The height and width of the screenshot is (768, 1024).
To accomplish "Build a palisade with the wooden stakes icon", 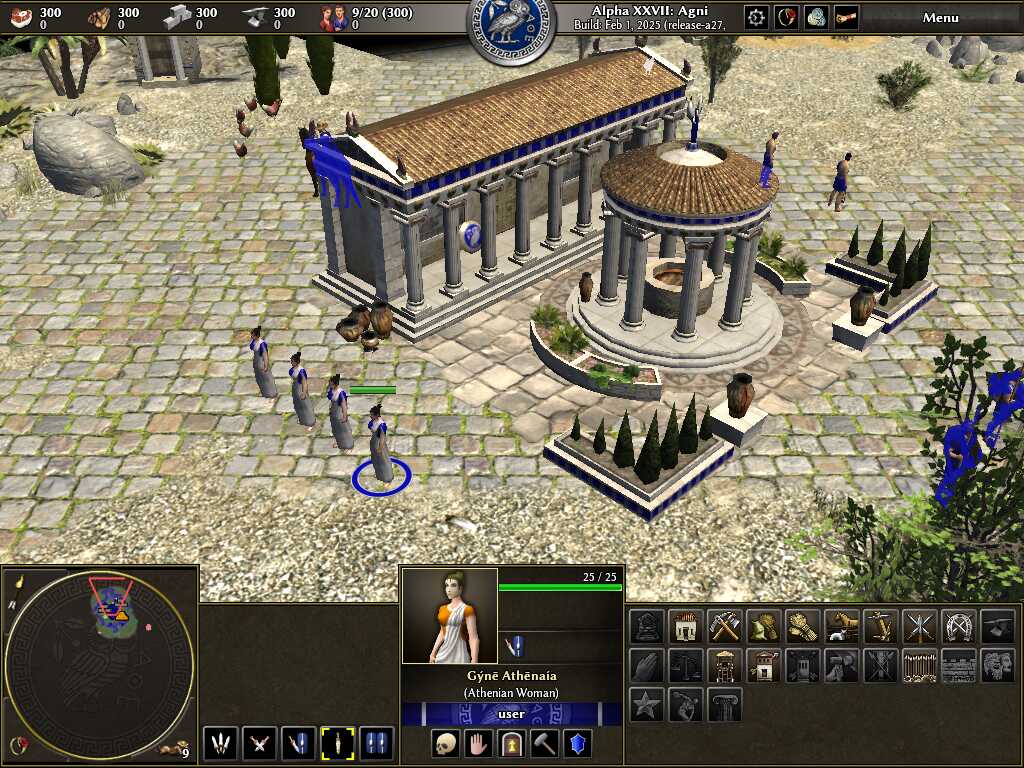I will (x=918, y=665).
